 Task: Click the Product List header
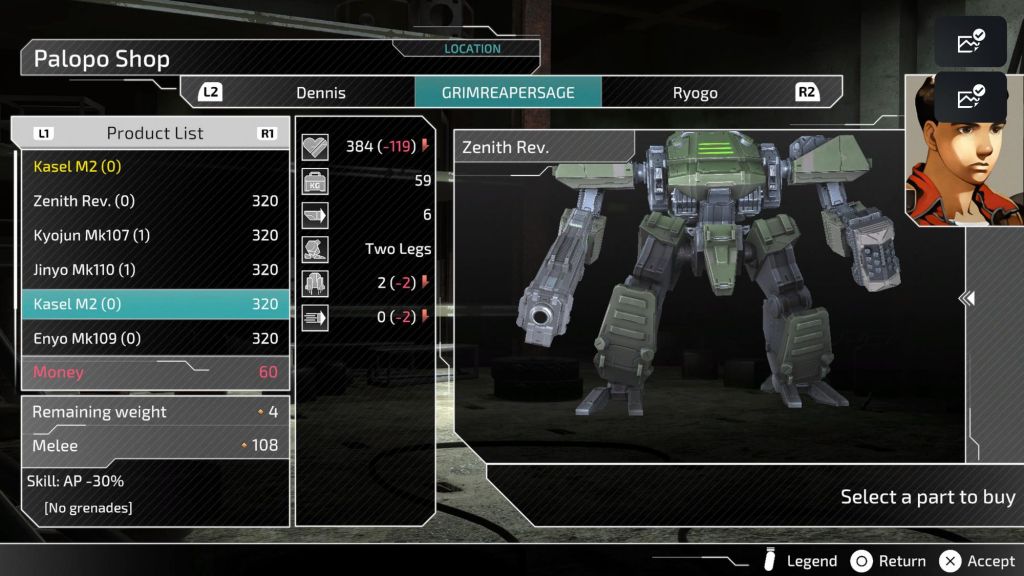pyautogui.click(x=155, y=133)
